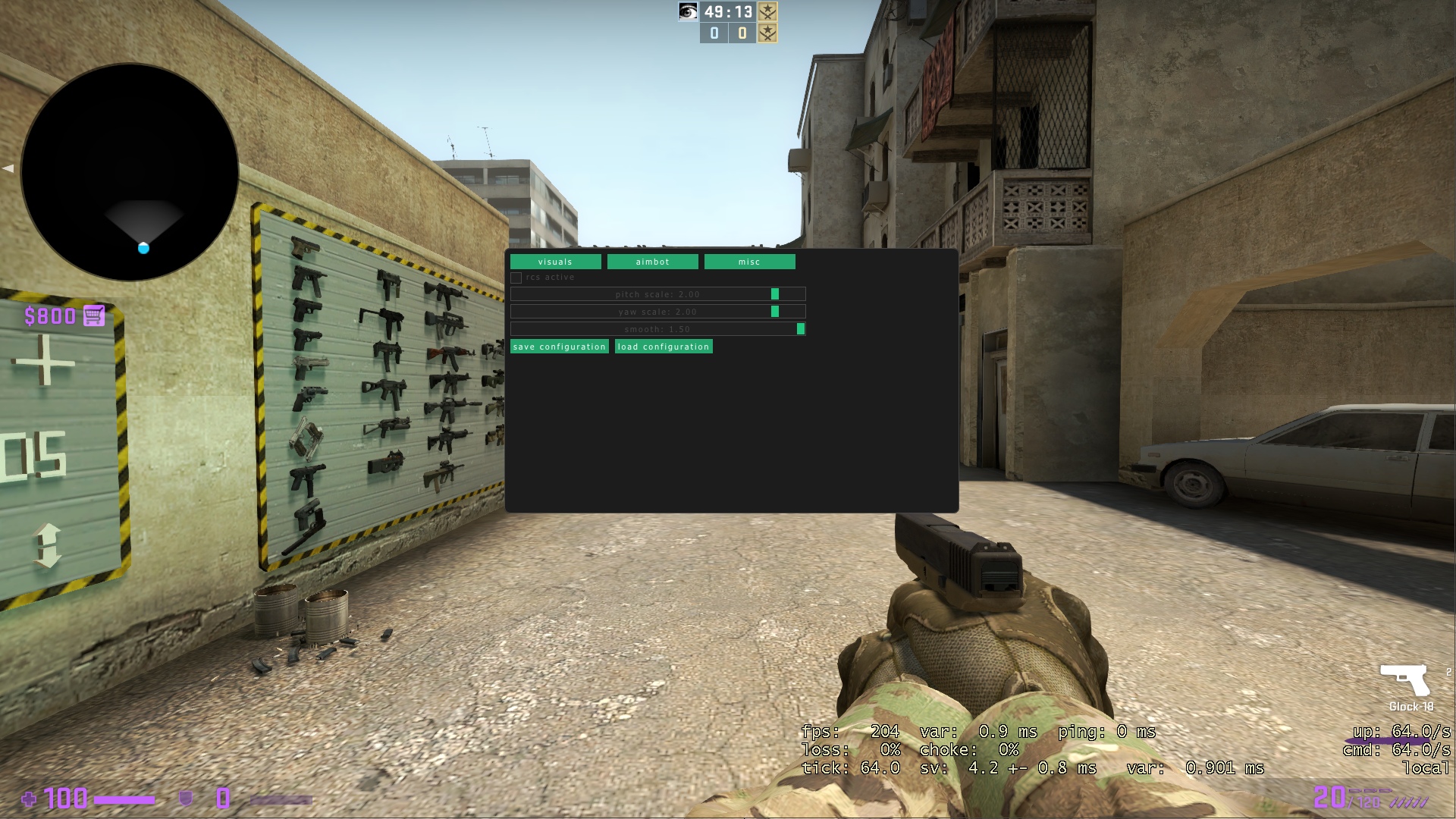Open the aimbot tab
This screenshot has height=819, width=1456.
coord(653,262)
